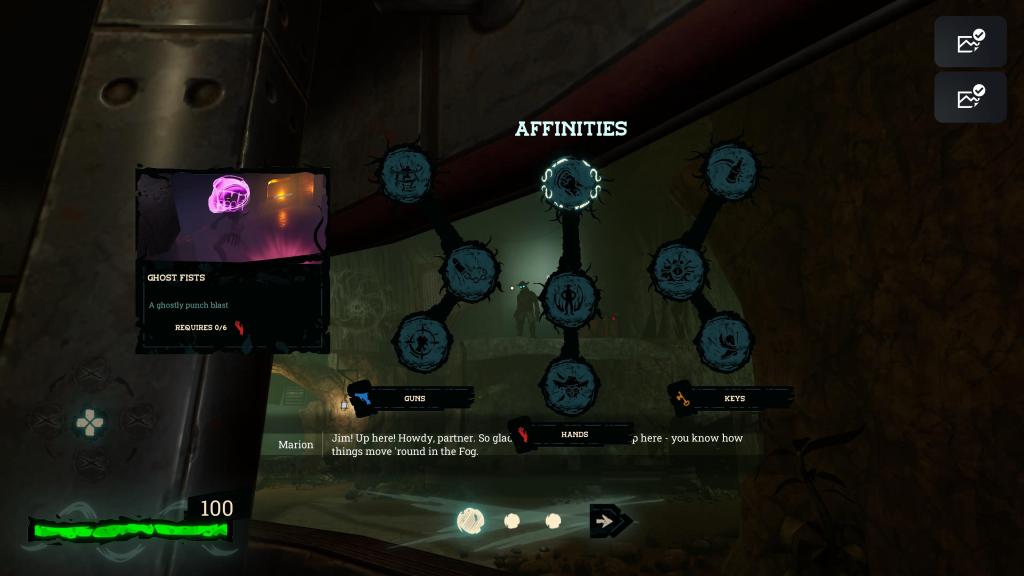The image size is (1024, 576).
Task: Select the standing figure node in Hands tree
Action: click(570, 298)
